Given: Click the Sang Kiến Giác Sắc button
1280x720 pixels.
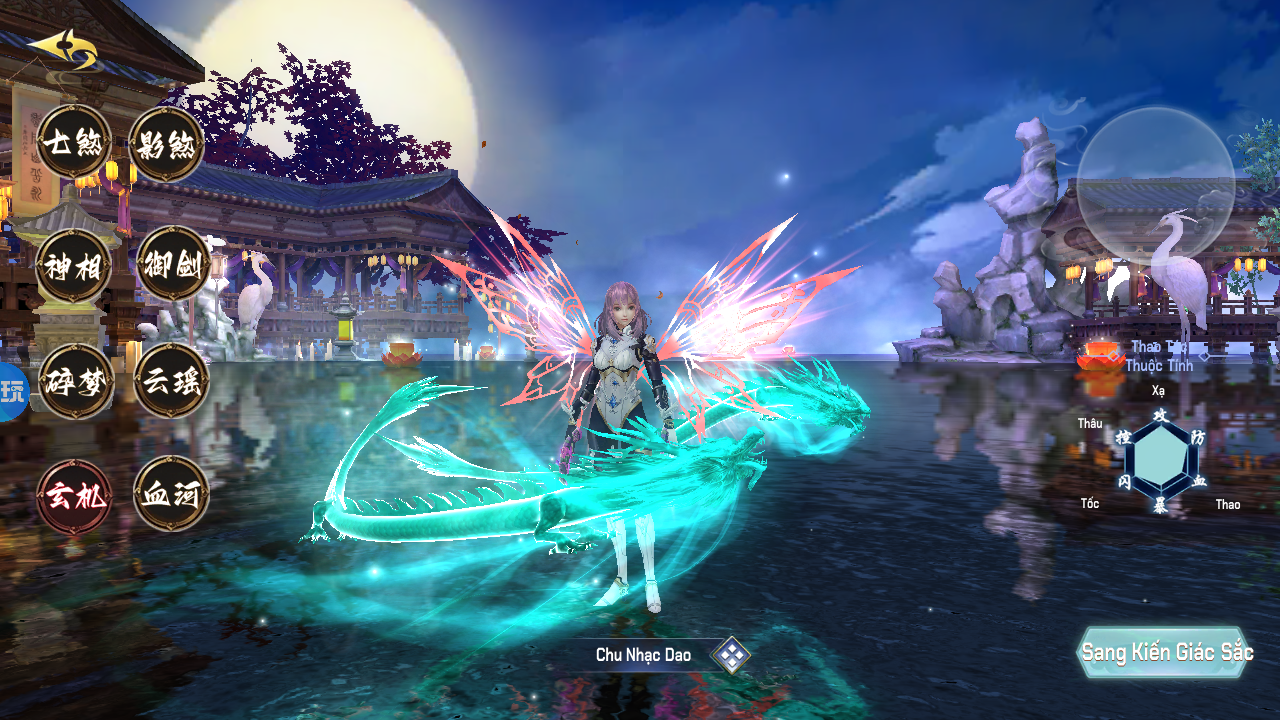Looking at the screenshot, I should [x=1166, y=653].
